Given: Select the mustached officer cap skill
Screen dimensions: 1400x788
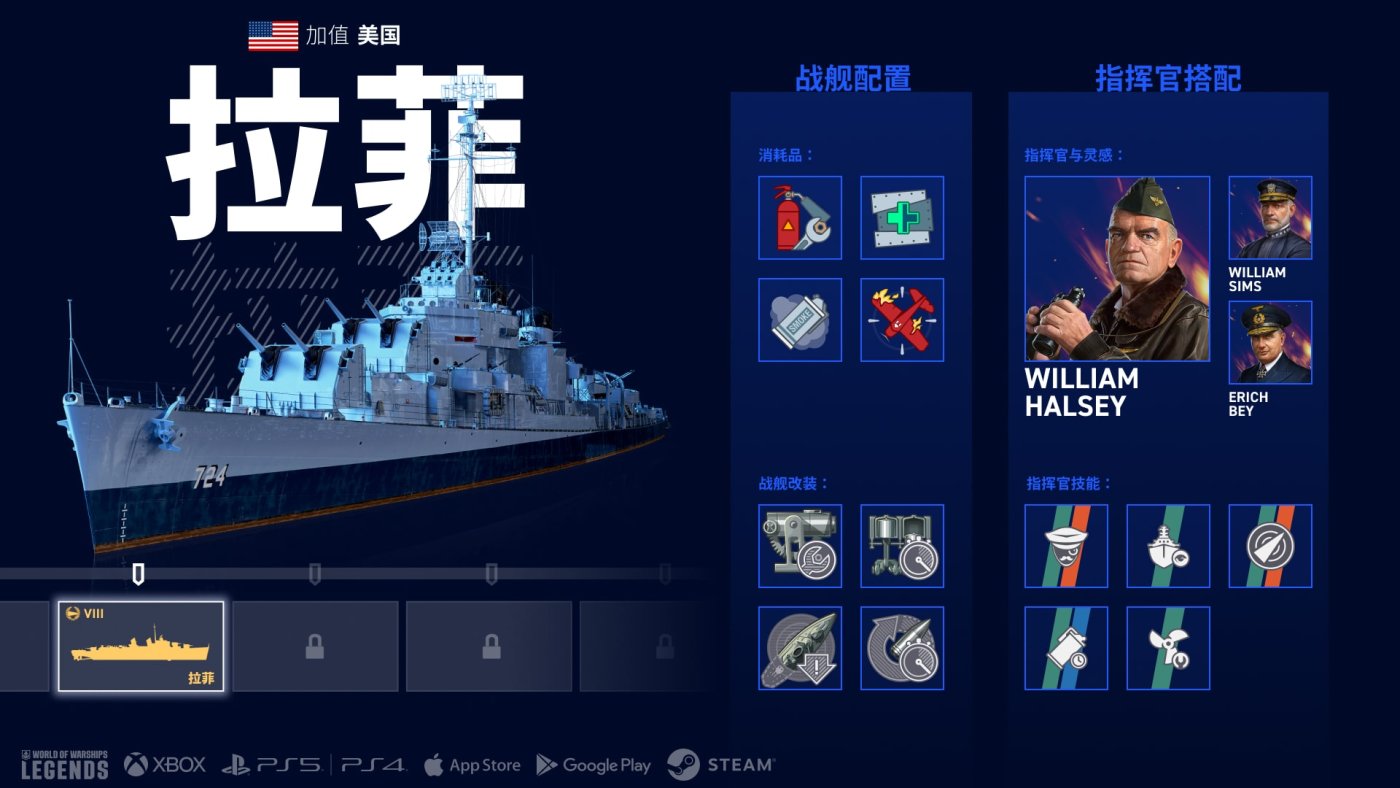Looking at the screenshot, I should (1066, 546).
